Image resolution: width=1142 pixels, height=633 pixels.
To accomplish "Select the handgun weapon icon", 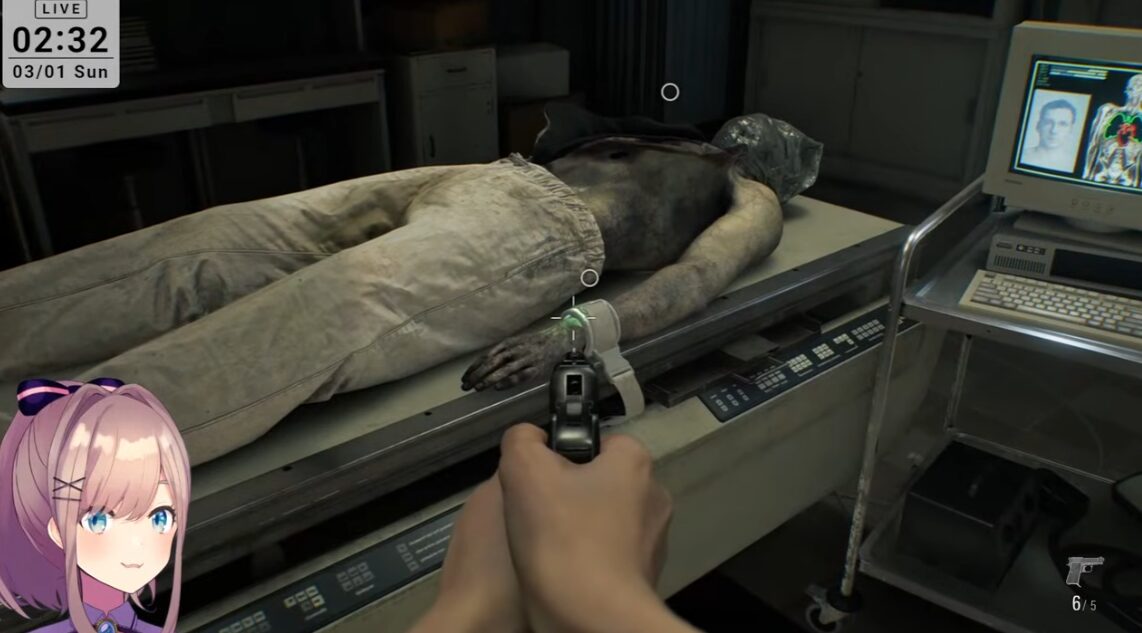I will point(1084,571).
